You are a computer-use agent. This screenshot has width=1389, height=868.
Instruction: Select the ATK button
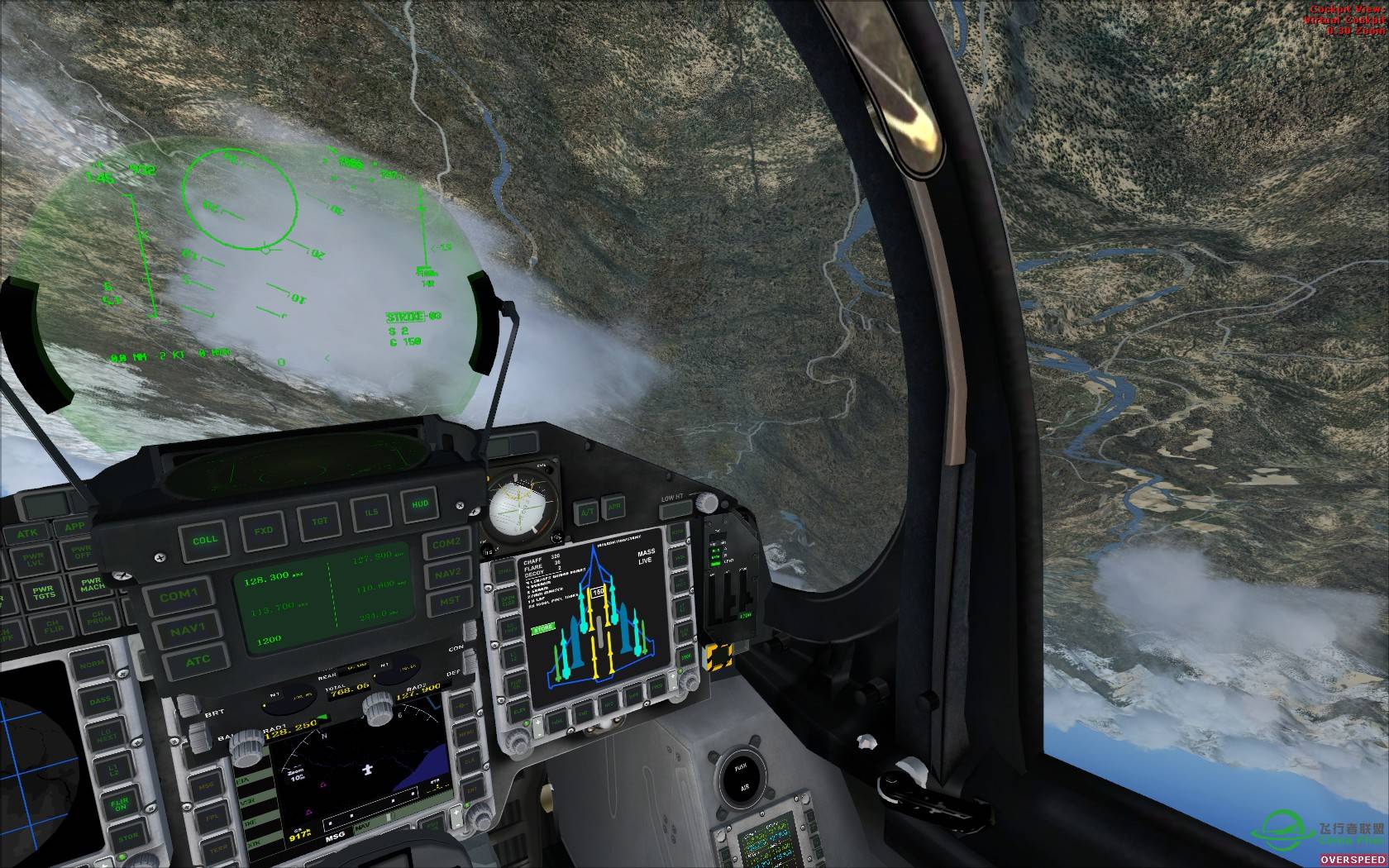(27, 534)
